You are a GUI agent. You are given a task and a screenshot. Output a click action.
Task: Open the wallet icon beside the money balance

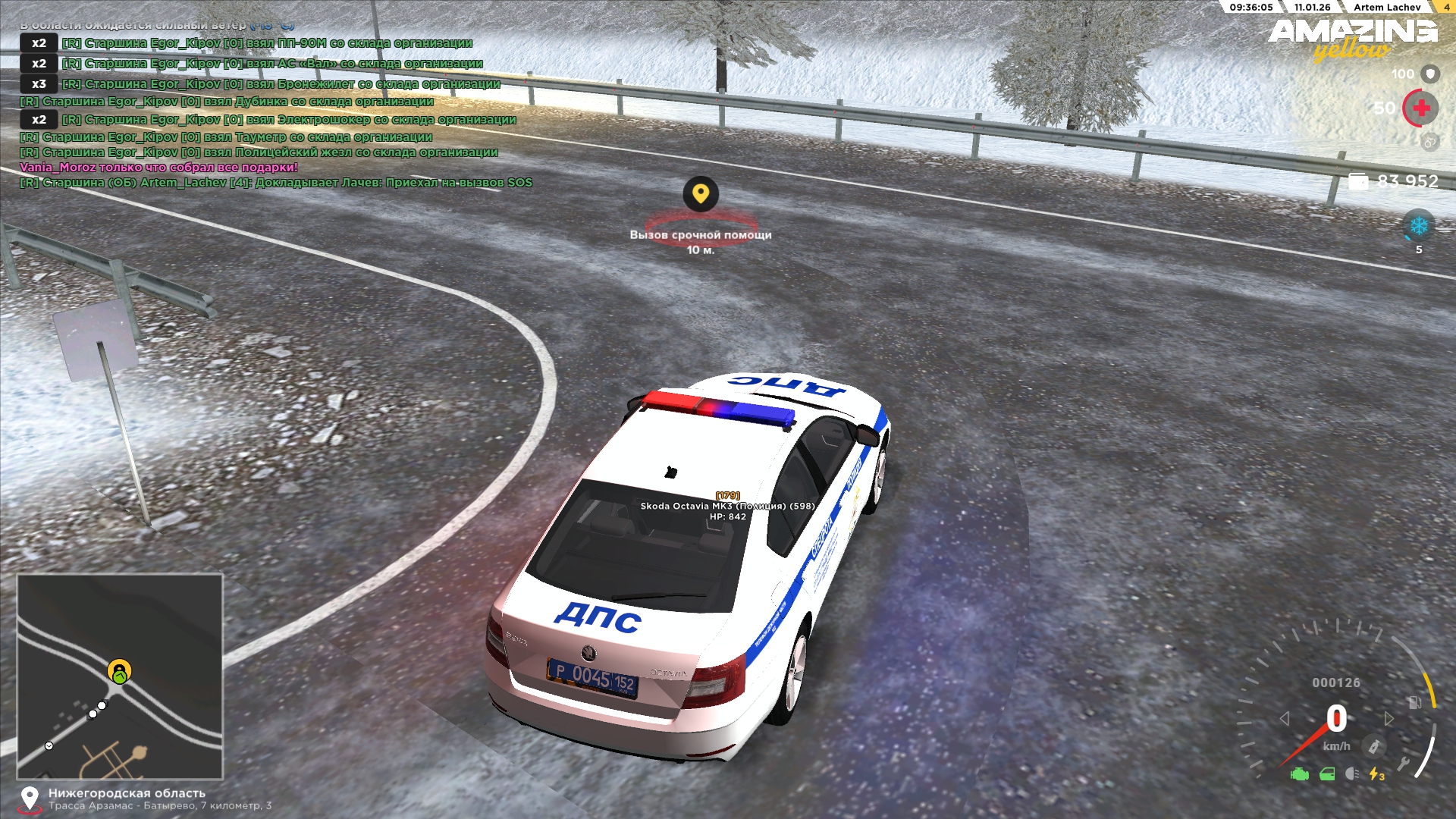[x=1359, y=181]
